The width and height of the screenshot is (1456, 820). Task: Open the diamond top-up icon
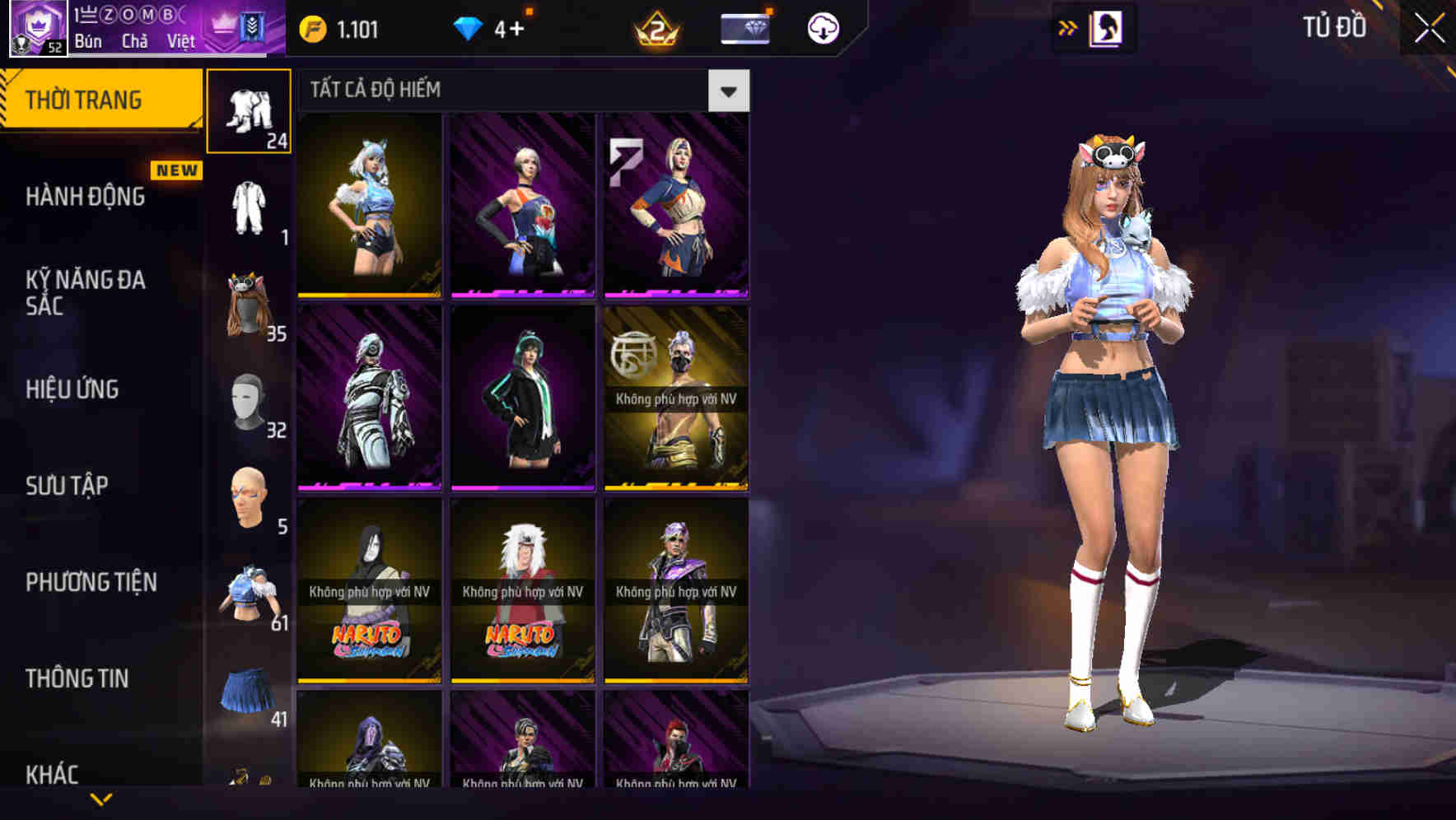pos(469,27)
